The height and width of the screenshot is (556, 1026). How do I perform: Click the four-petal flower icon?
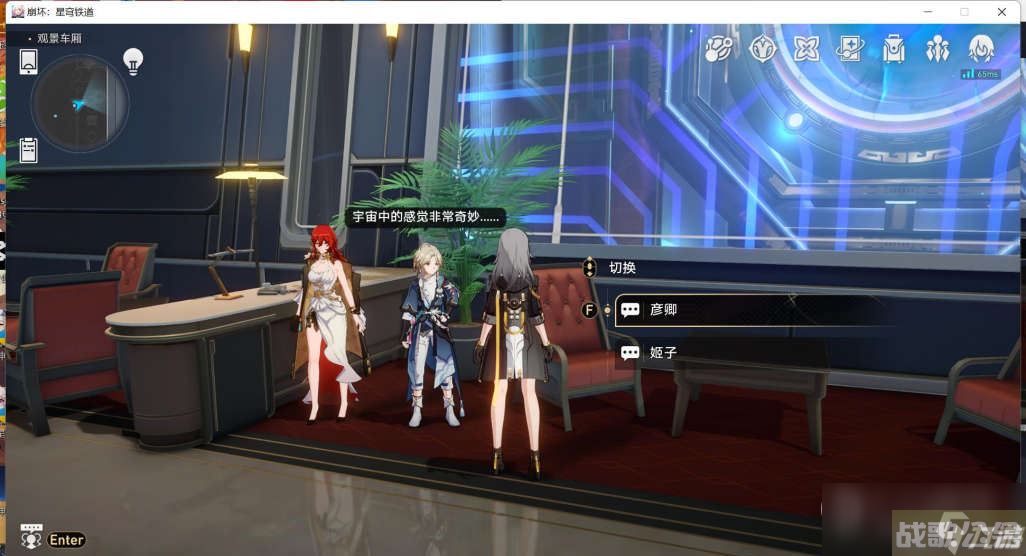[x=807, y=48]
